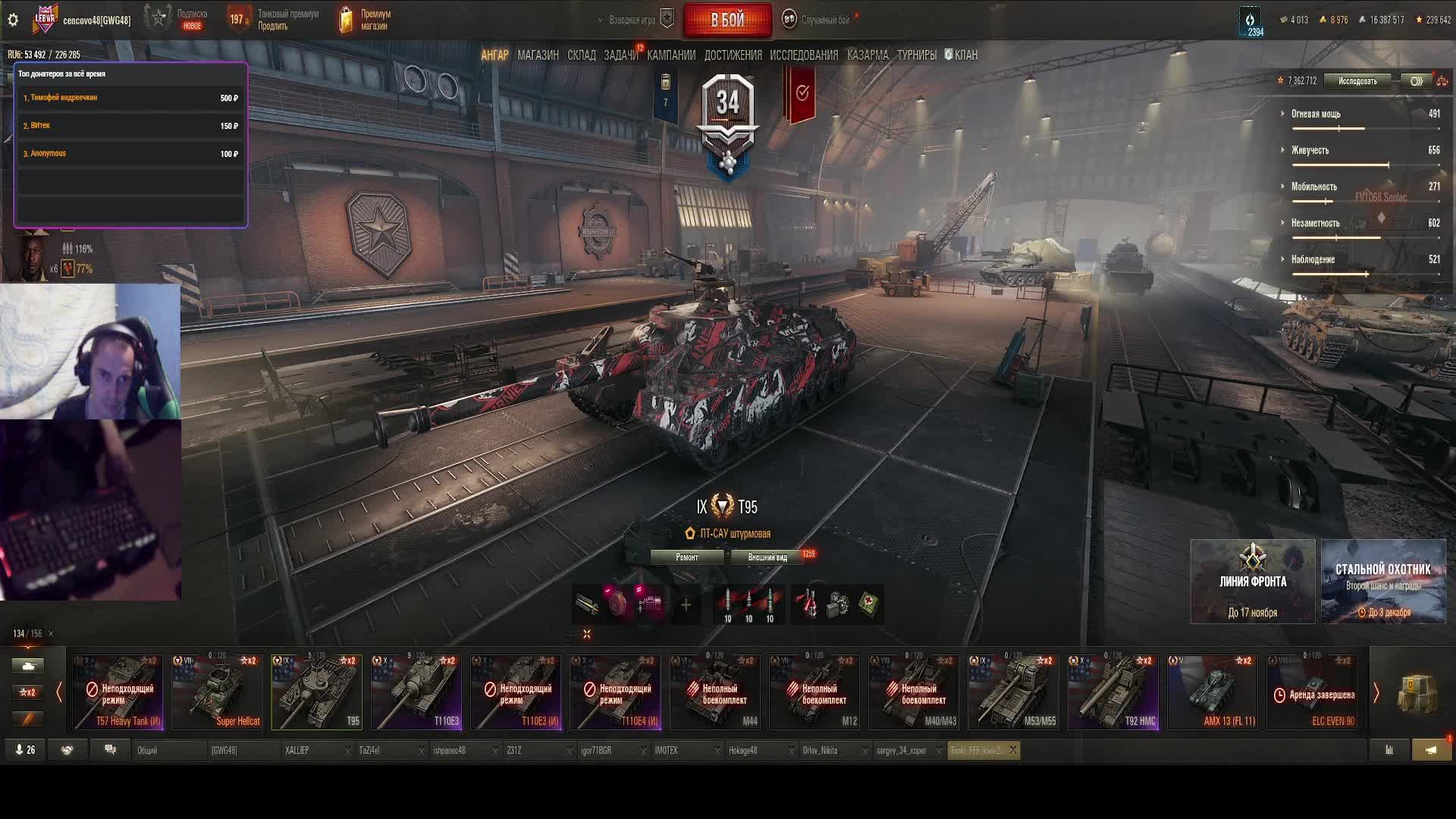Open the Стальной охотник event tile

pyautogui.click(x=1383, y=582)
